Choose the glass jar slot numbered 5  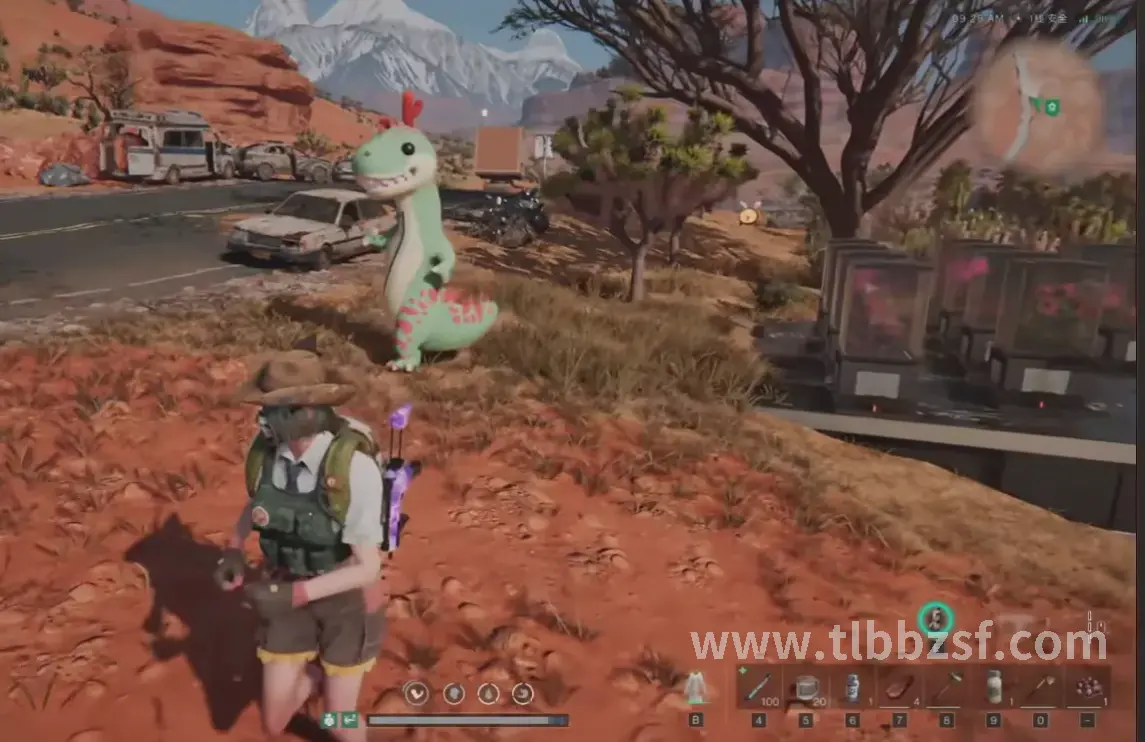[805, 687]
